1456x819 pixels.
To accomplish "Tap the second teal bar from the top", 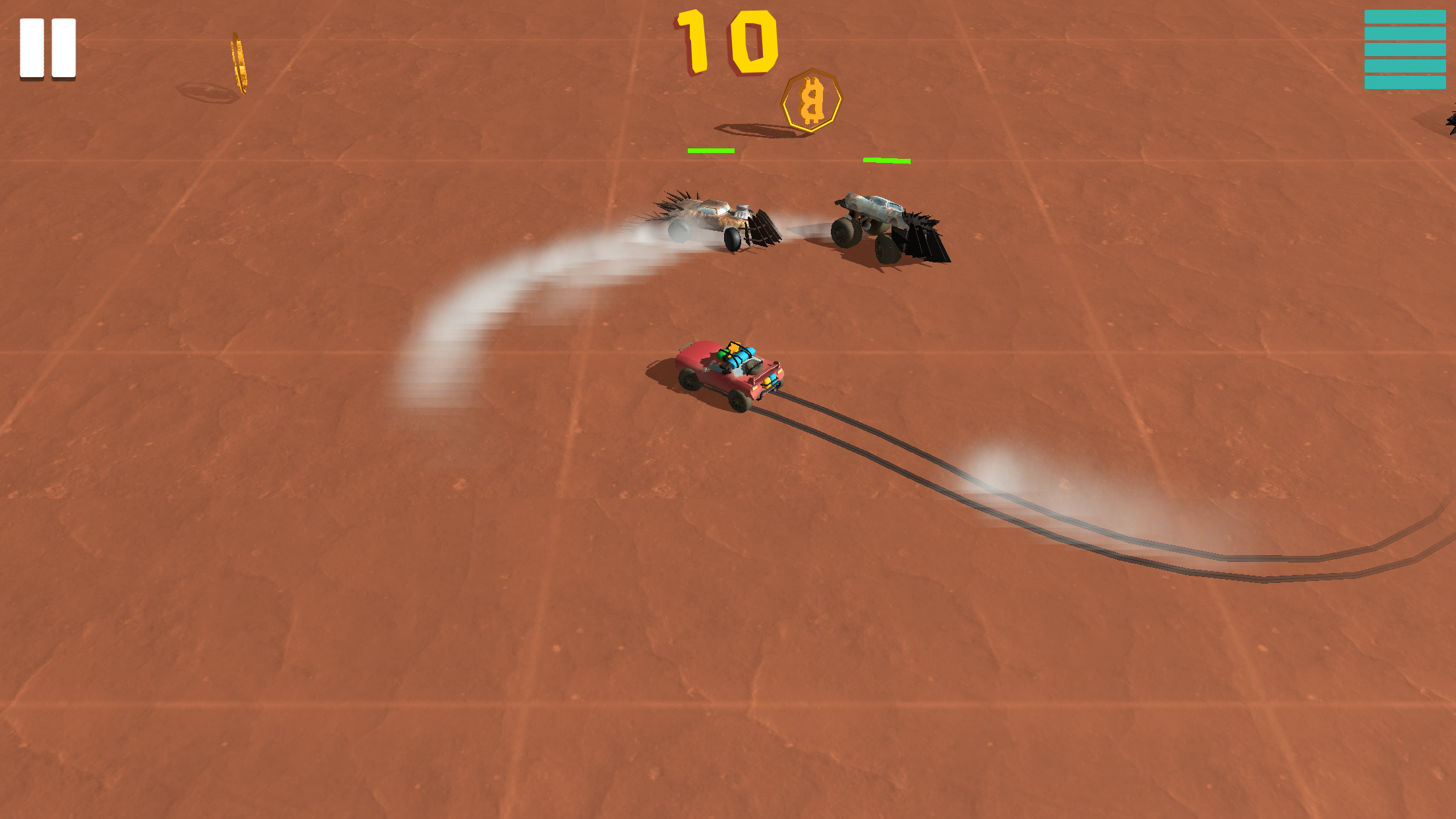I will [1405, 33].
